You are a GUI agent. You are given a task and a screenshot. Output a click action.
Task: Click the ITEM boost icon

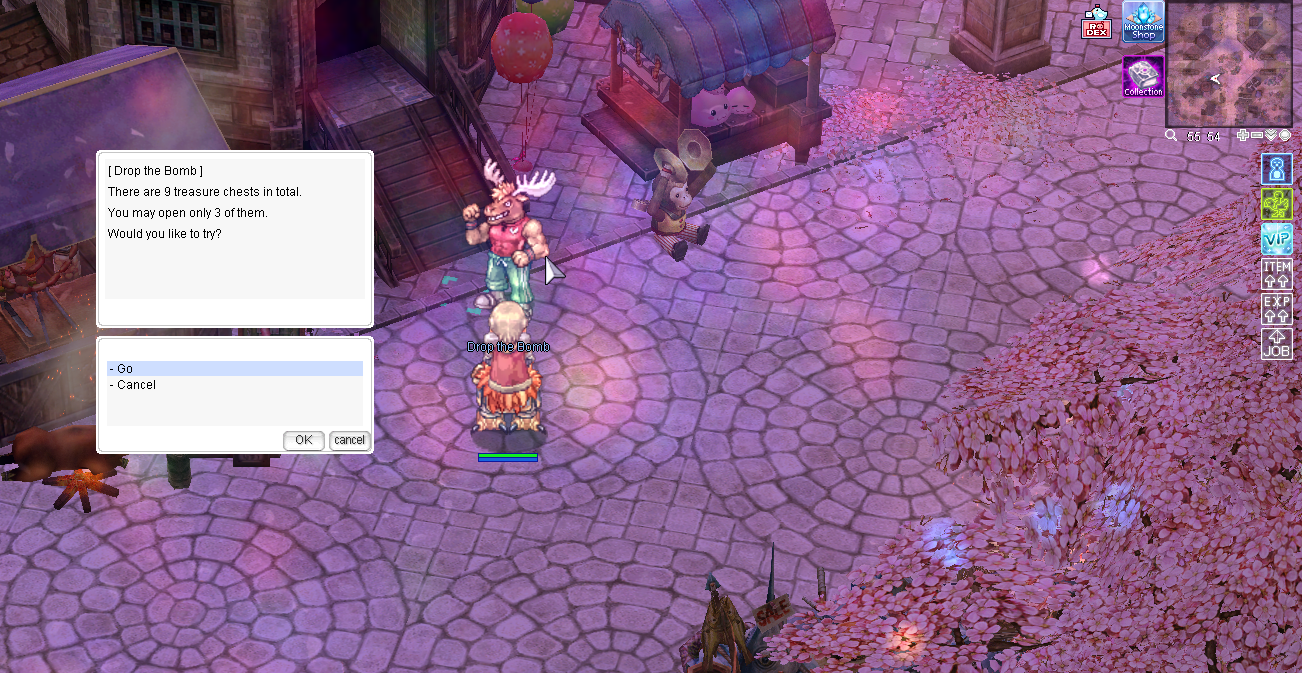click(1277, 274)
